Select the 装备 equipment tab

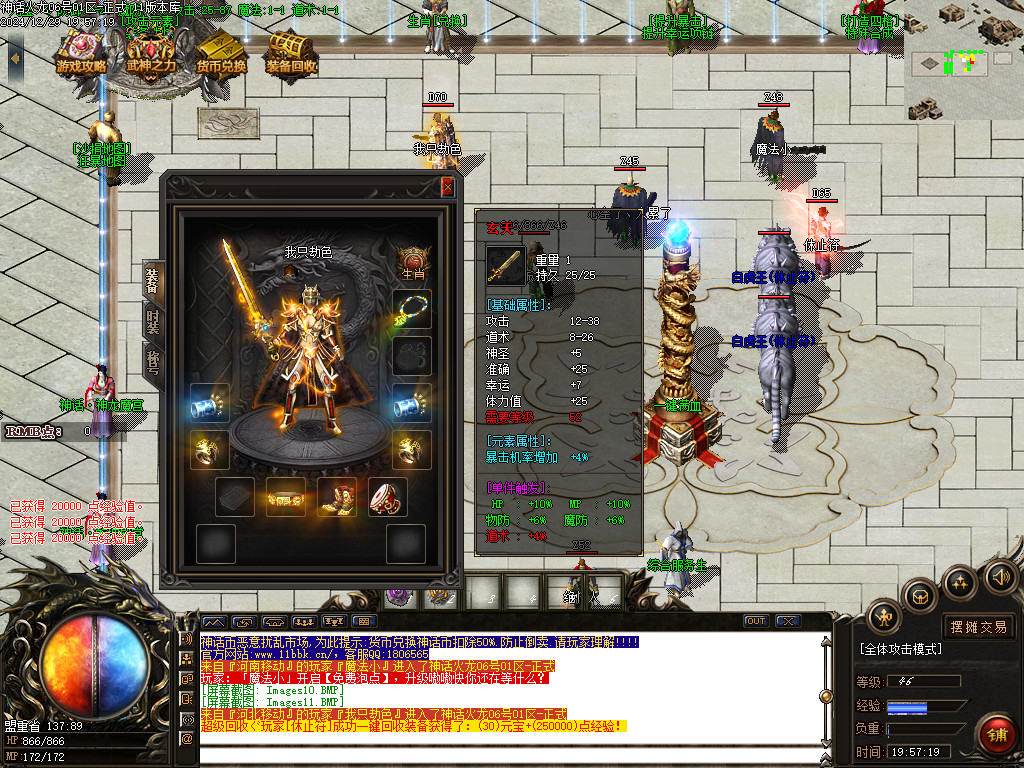click(x=153, y=278)
